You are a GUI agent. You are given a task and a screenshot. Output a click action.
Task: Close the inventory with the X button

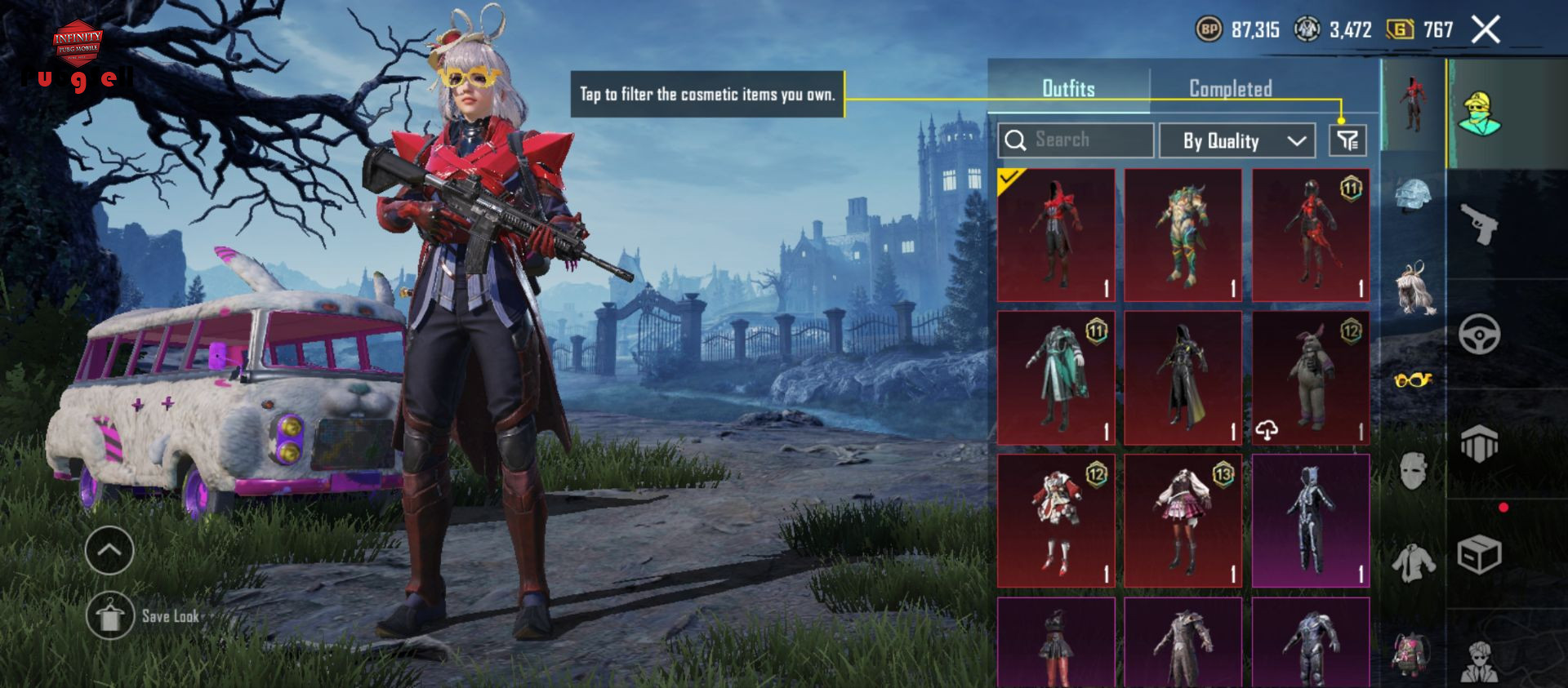[x=1486, y=30]
